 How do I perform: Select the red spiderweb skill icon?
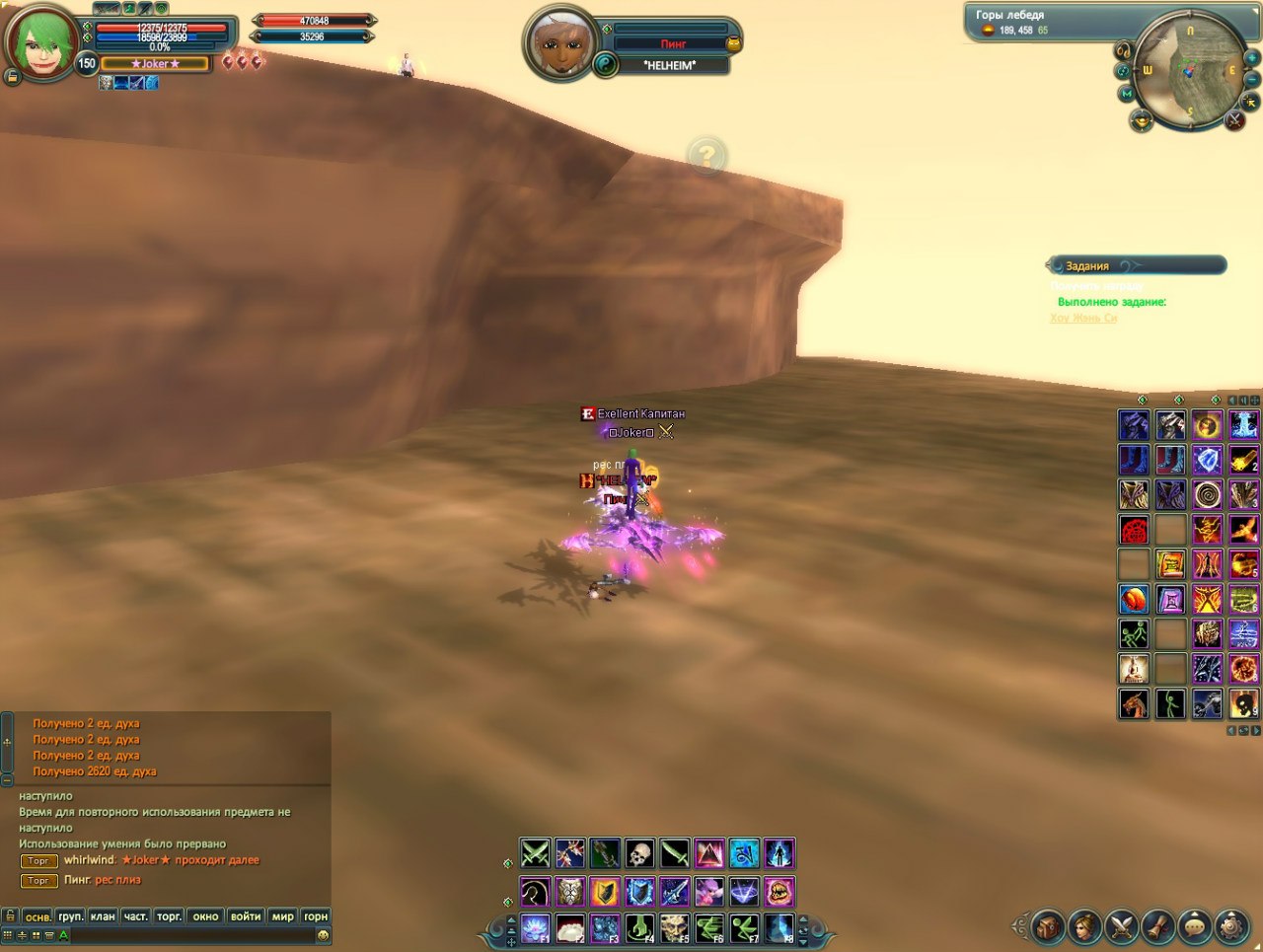pos(1134,530)
